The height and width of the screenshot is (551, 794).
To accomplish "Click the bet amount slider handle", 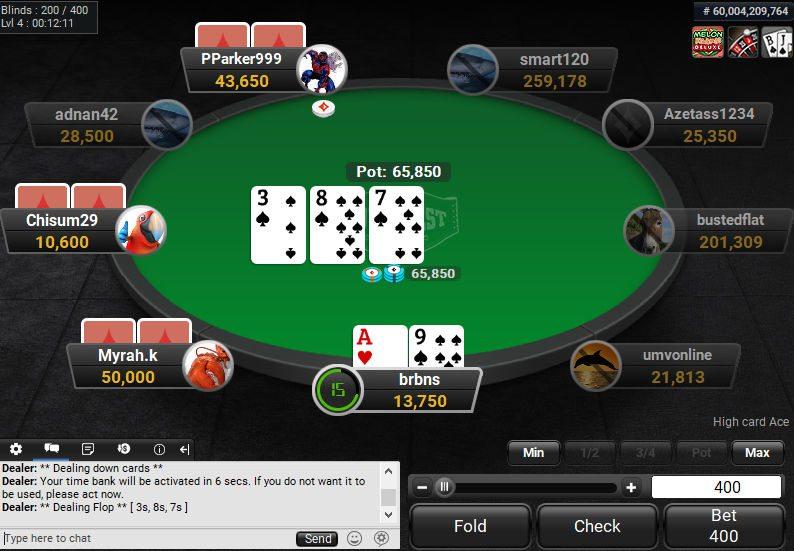I will tap(444, 488).
